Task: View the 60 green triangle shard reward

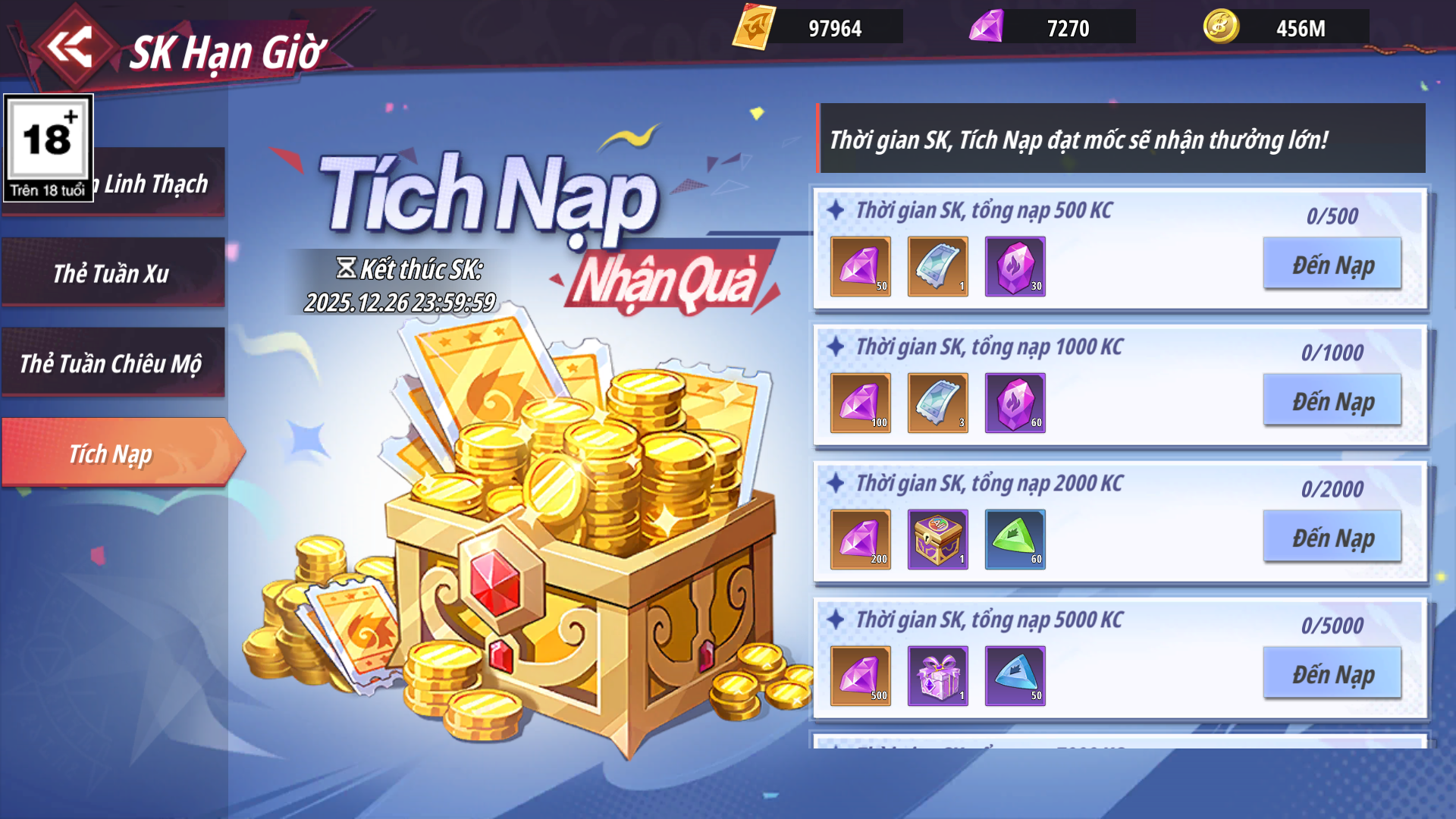Action: point(1015,539)
